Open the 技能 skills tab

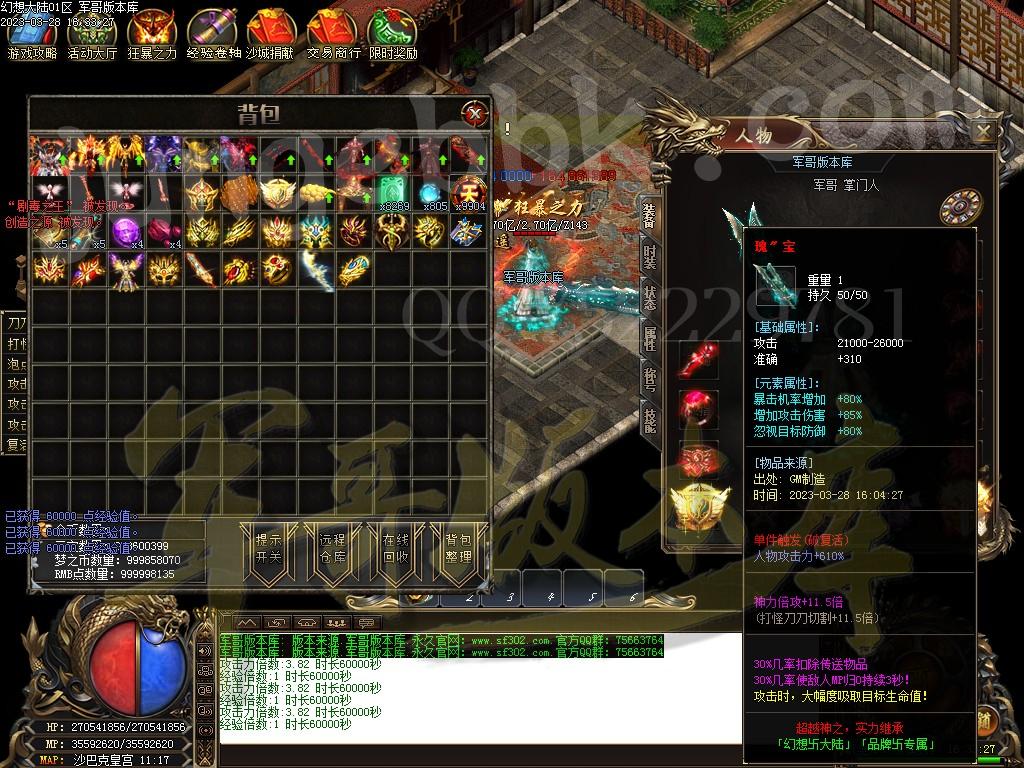click(x=650, y=420)
